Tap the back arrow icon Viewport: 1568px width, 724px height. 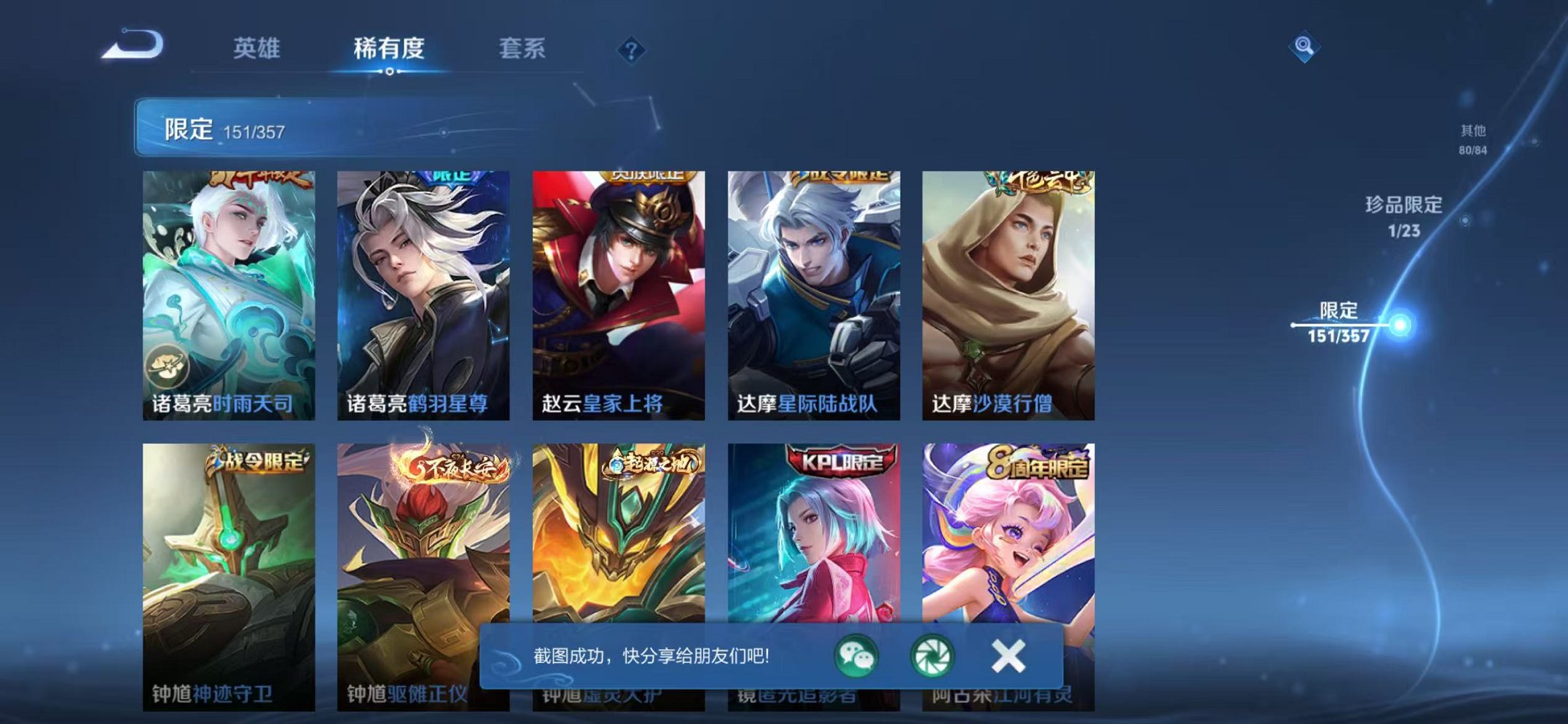pyautogui.click(x=131, y=45)
